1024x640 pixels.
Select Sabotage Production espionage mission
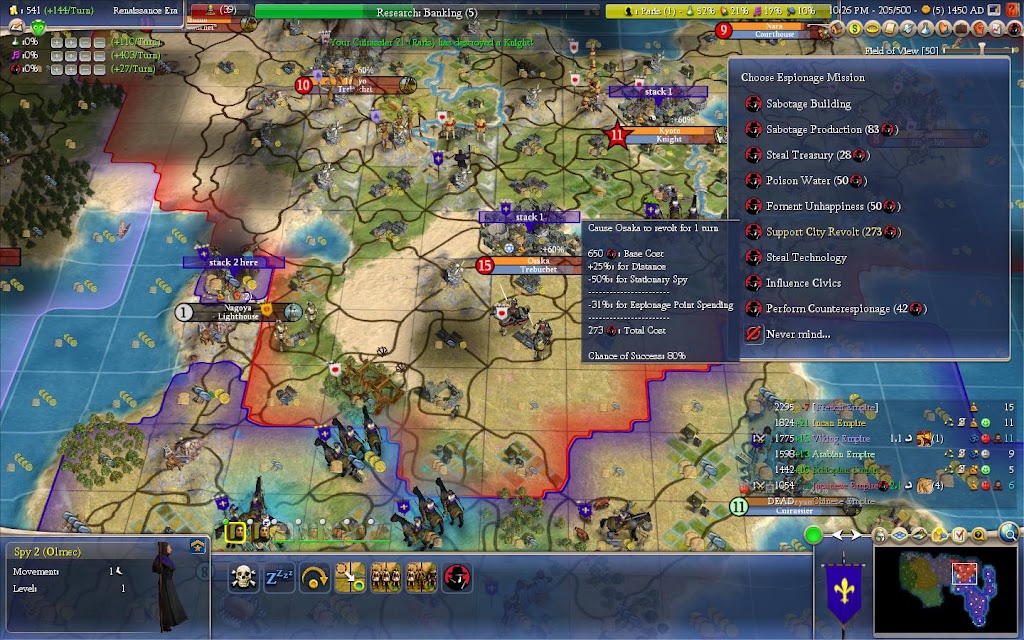(813, 130)
